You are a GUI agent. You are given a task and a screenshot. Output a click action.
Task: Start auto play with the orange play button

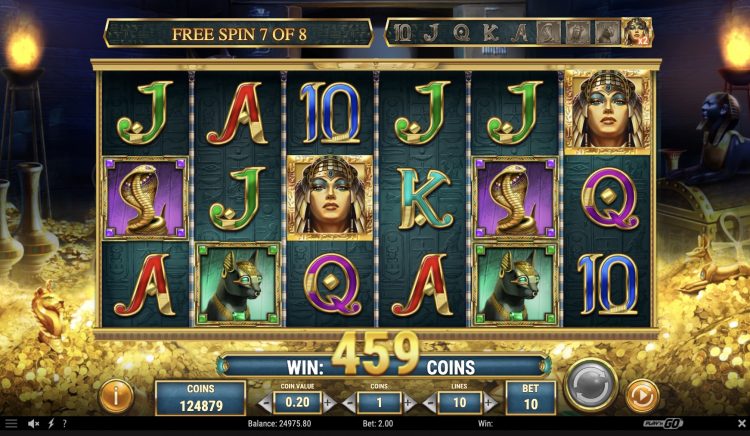click(x=639, y=397)
